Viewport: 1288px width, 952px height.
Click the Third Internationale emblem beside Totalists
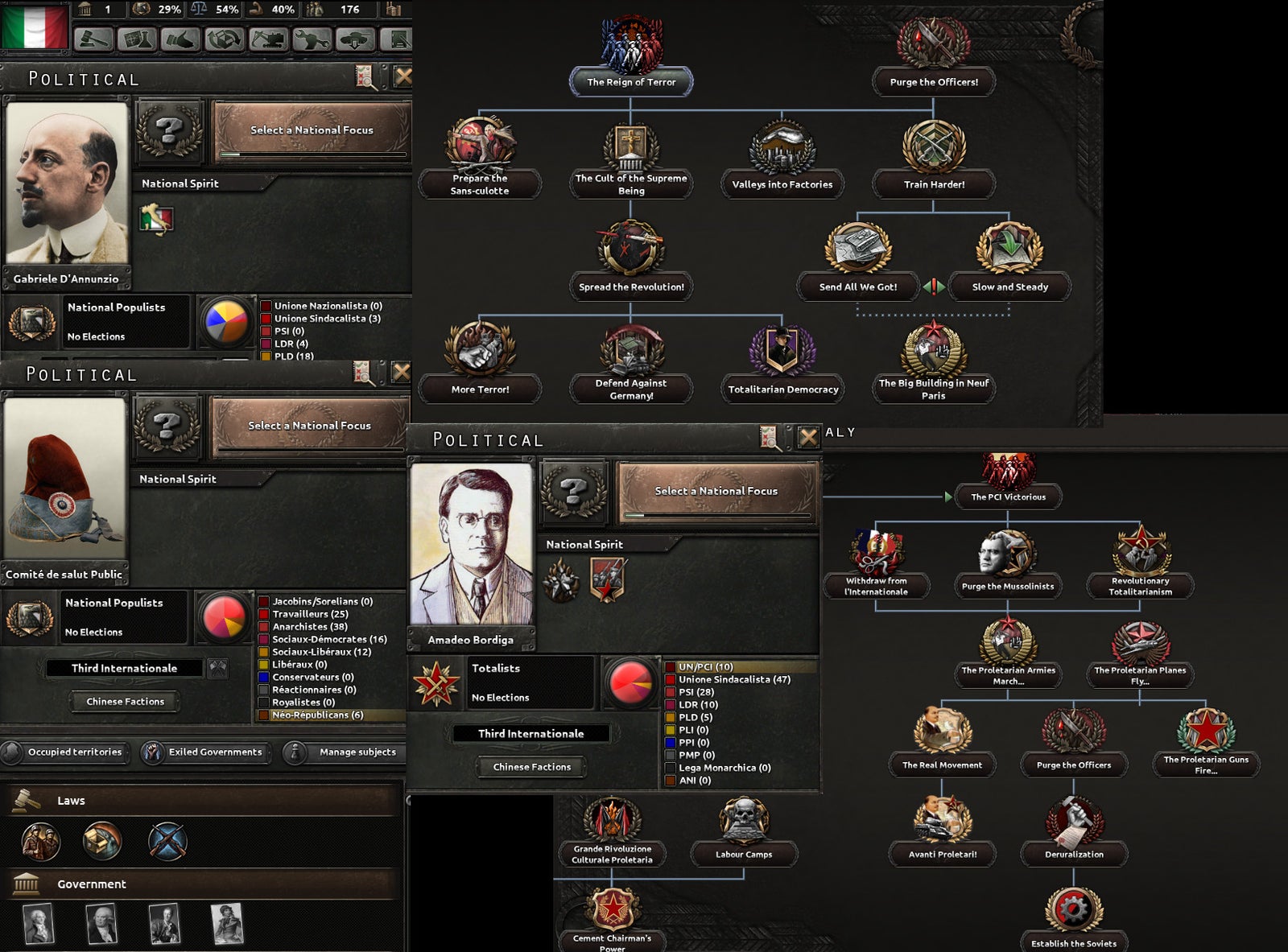coord(436,682)
